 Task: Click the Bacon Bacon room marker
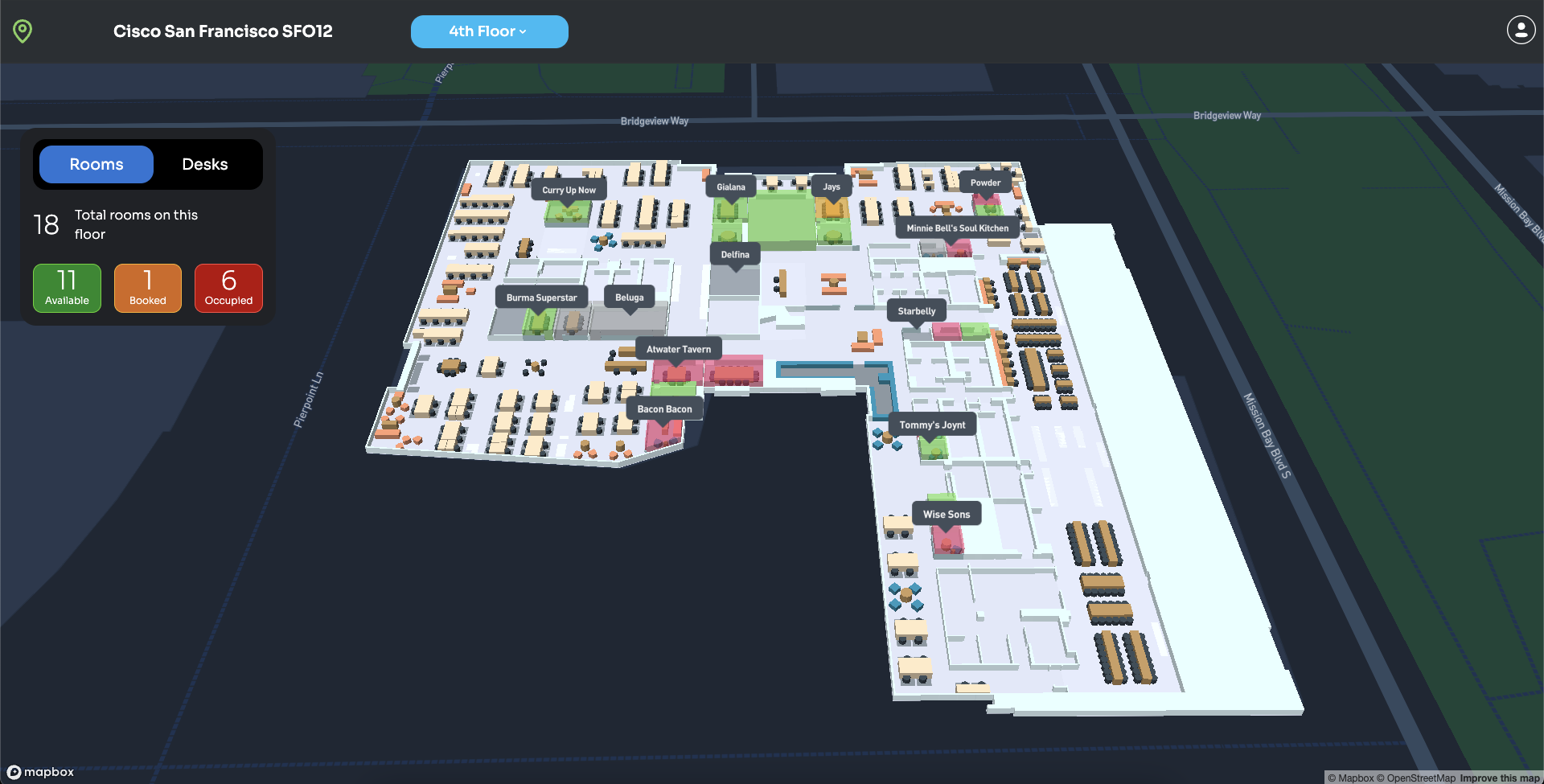[x=664, y=408]
